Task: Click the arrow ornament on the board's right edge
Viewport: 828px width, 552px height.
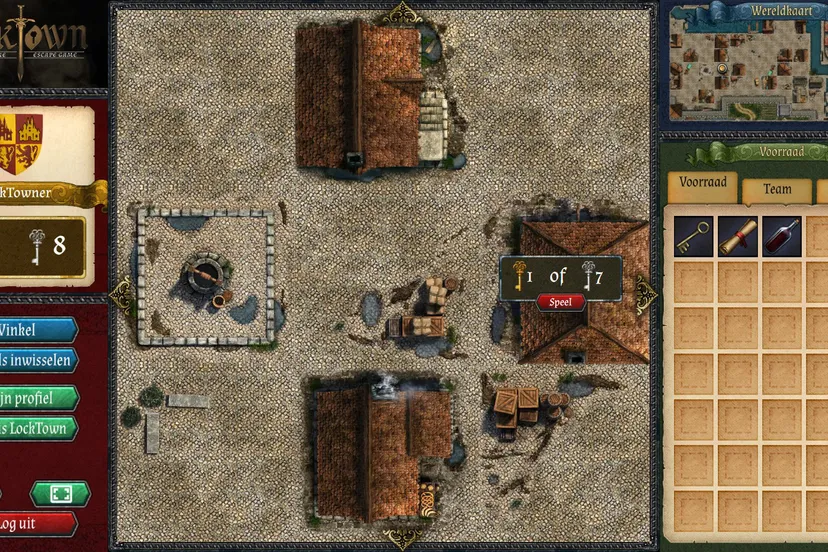Action: pos(646,293)
